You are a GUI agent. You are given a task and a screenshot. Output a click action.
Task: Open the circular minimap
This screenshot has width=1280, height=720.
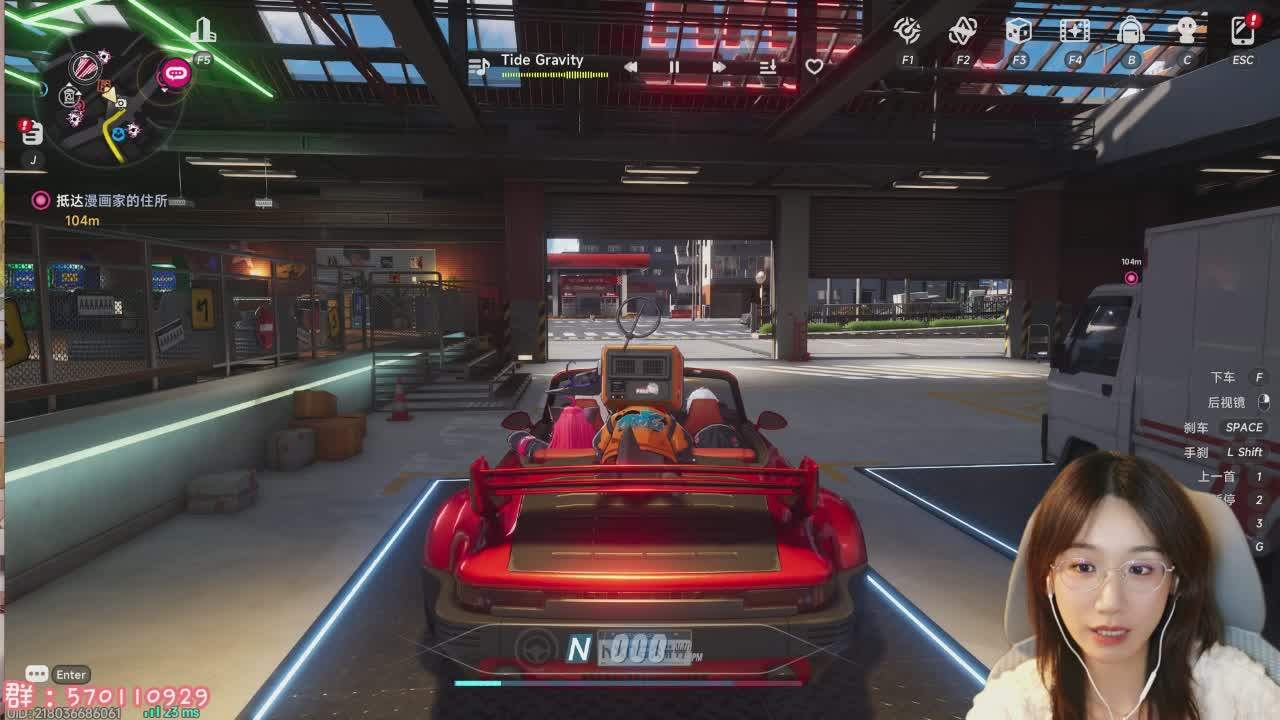(x=108, y=98)
